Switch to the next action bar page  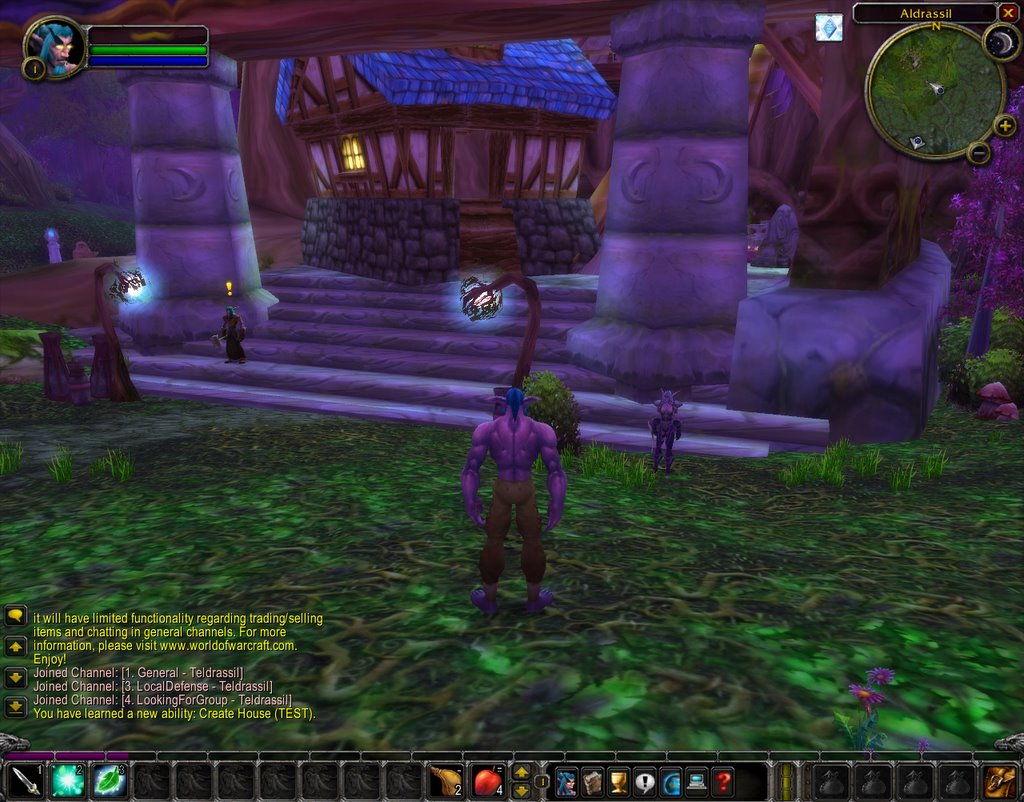(x=521, y=772)
